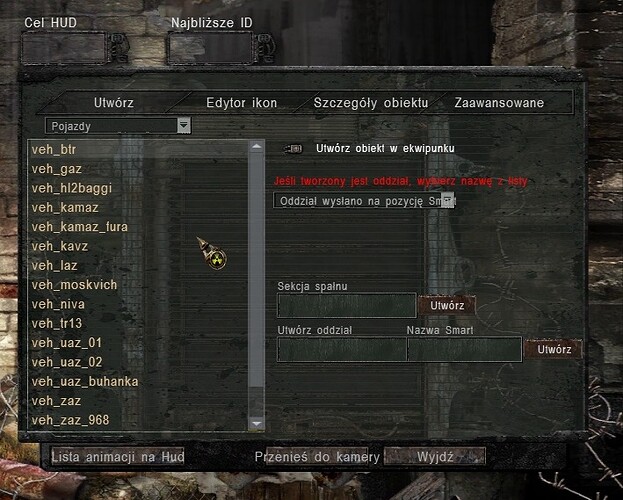Screen dimensions: 623x500
Task: Click the Utwórz tab
Action: coord(113,103)
